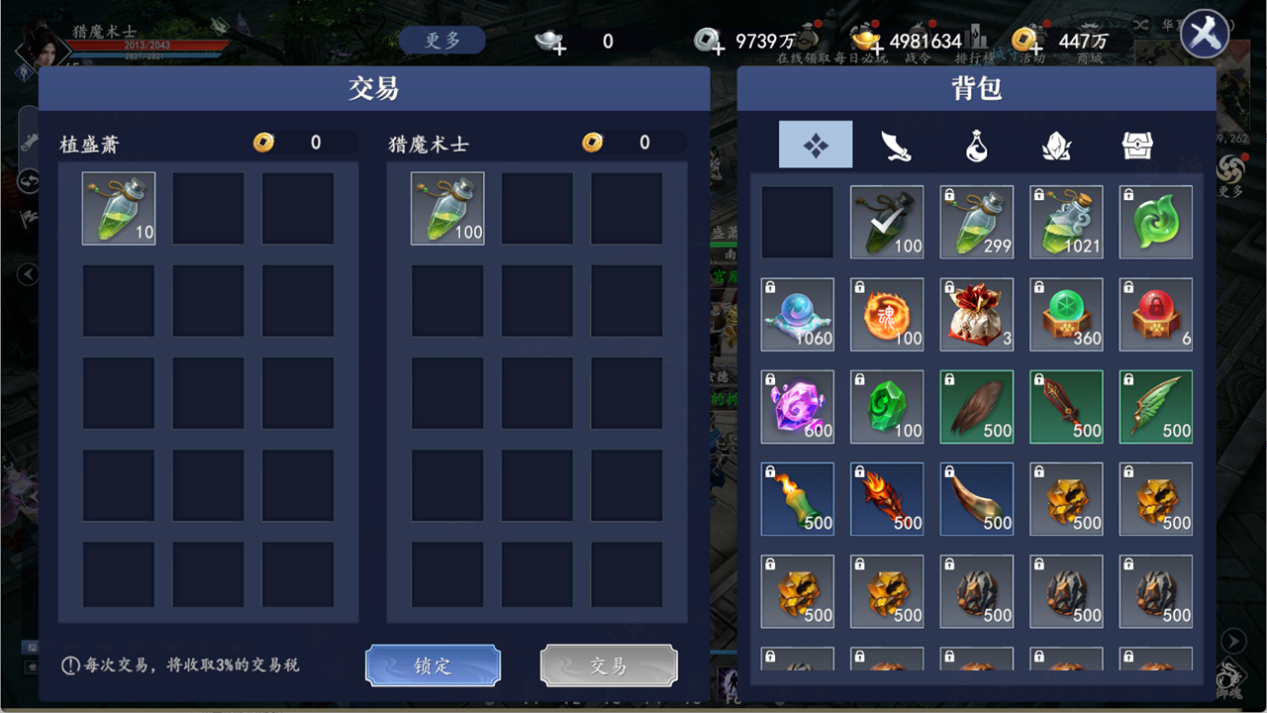This screenshot has width=1267, height=713.
Task: Confirm trade with the 交易 button
Action: 608,666
